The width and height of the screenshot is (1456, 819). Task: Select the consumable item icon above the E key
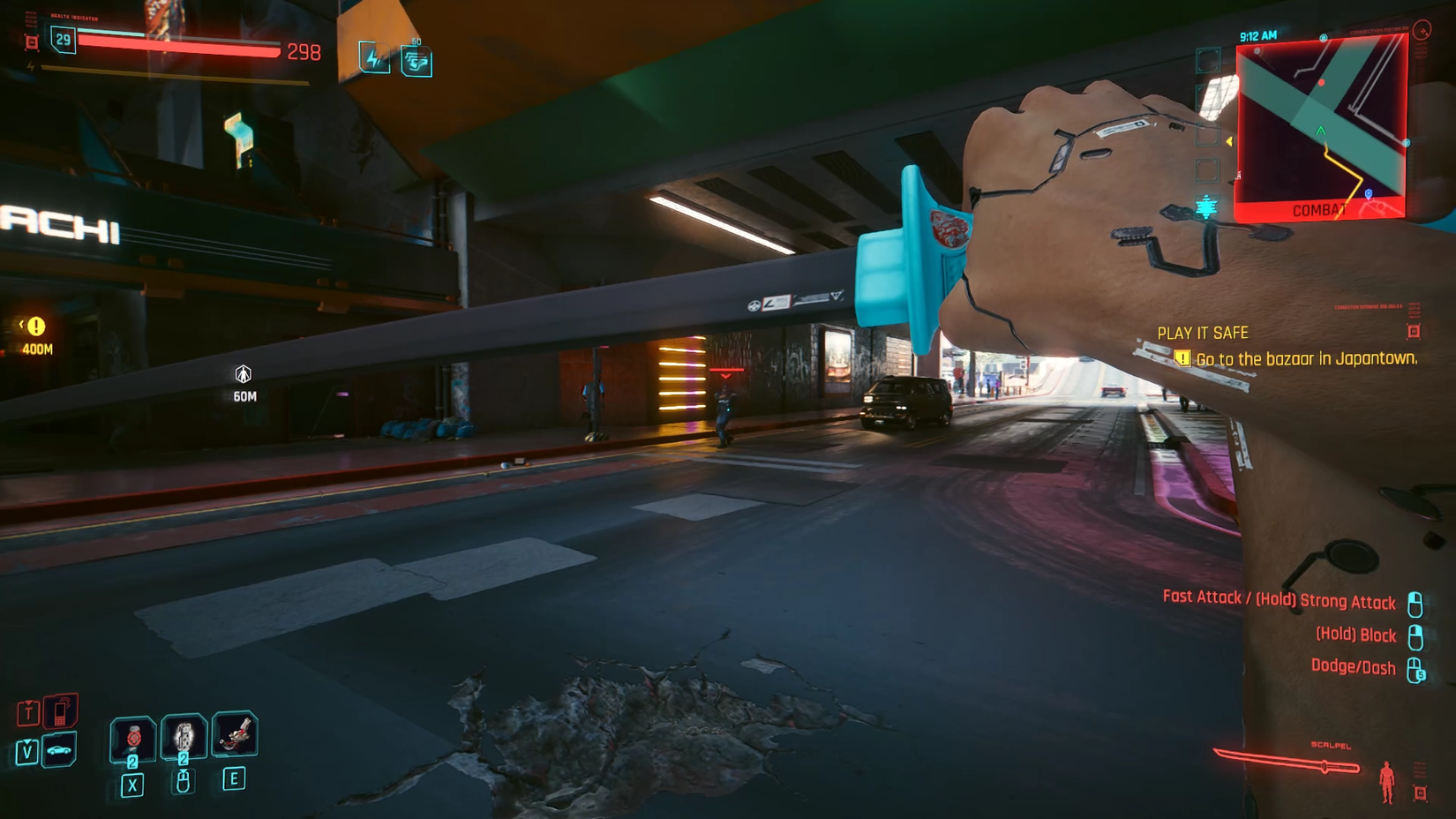coord(235,736)
